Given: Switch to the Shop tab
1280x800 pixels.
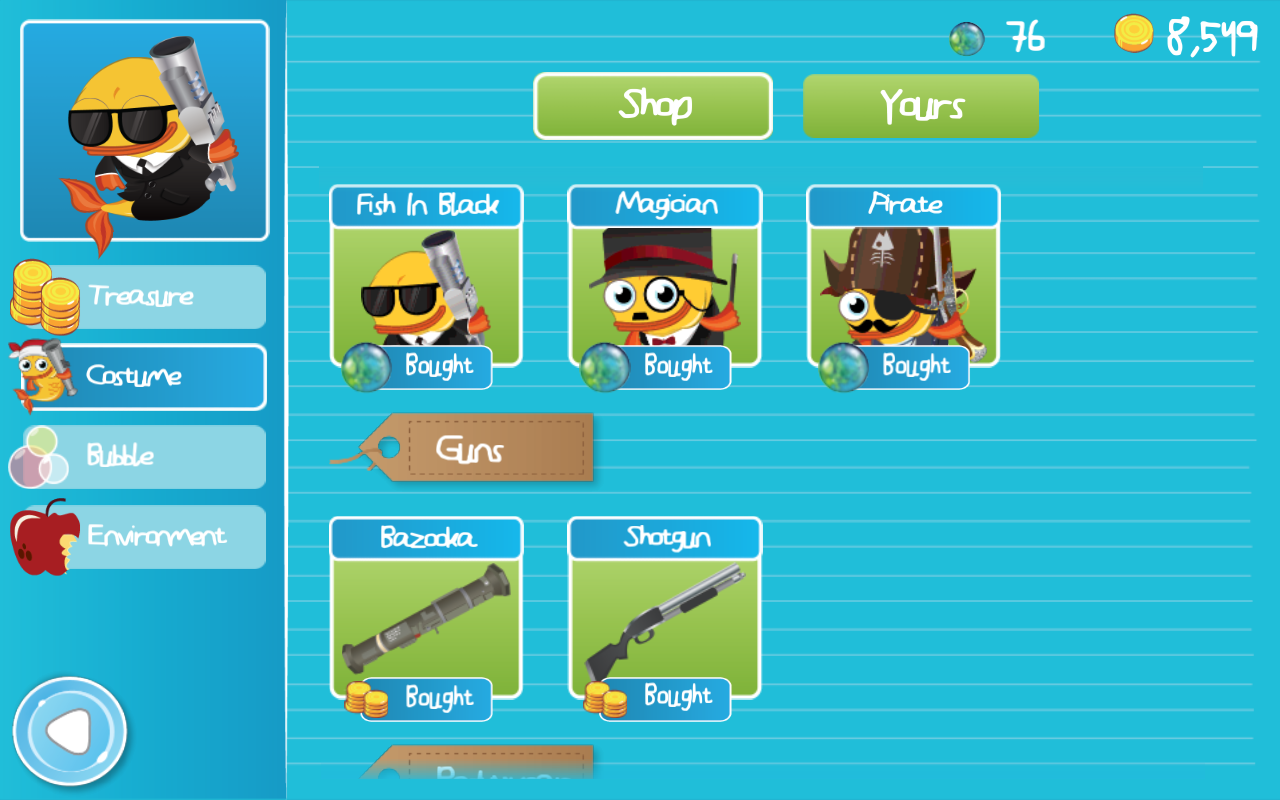Looking at the screenshot, I should [653, 106].
